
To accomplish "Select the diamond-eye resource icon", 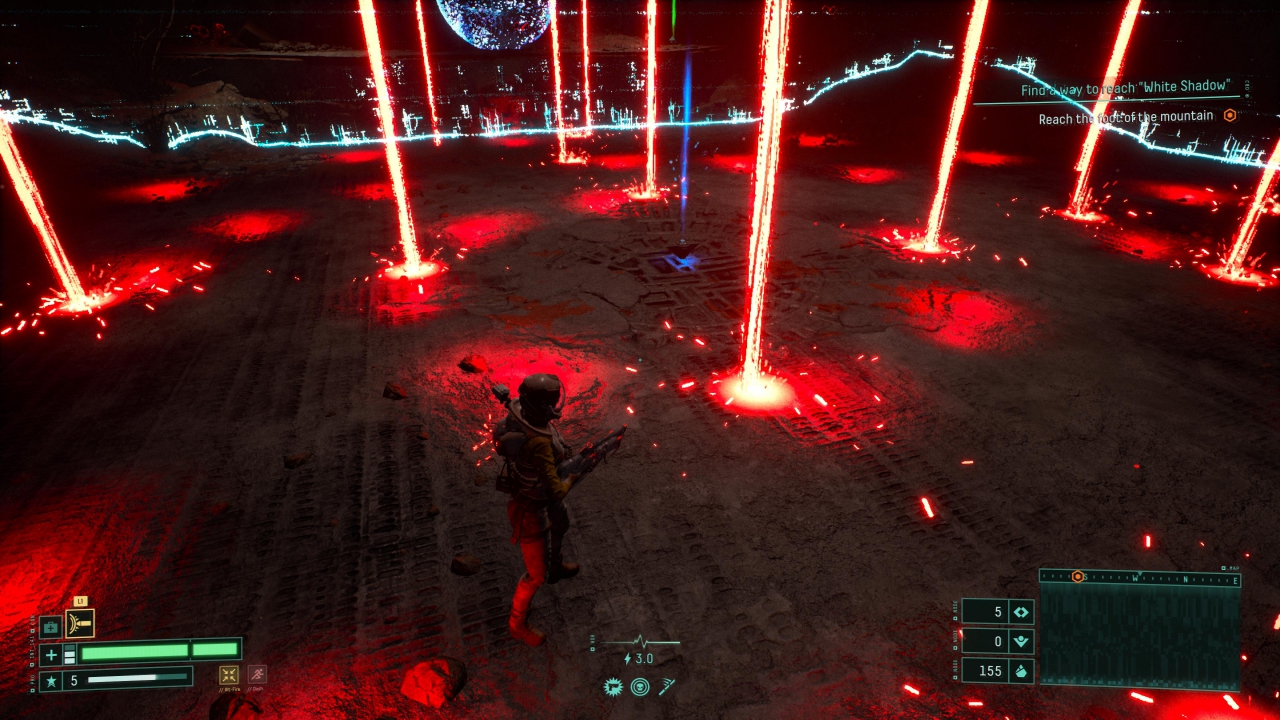I will tap(1021, 612).
